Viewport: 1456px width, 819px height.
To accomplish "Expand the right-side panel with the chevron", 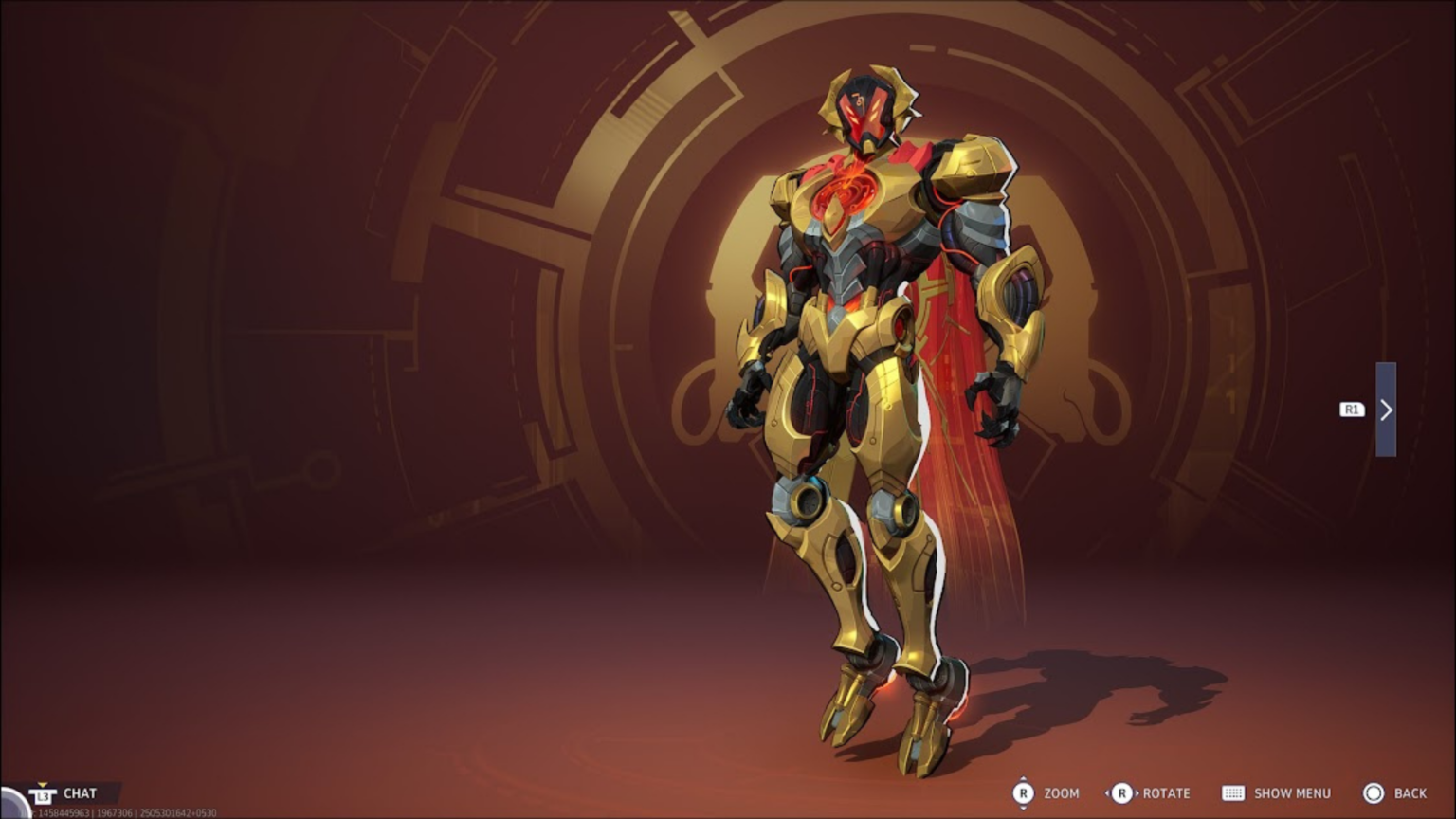I will point(1387,409).
